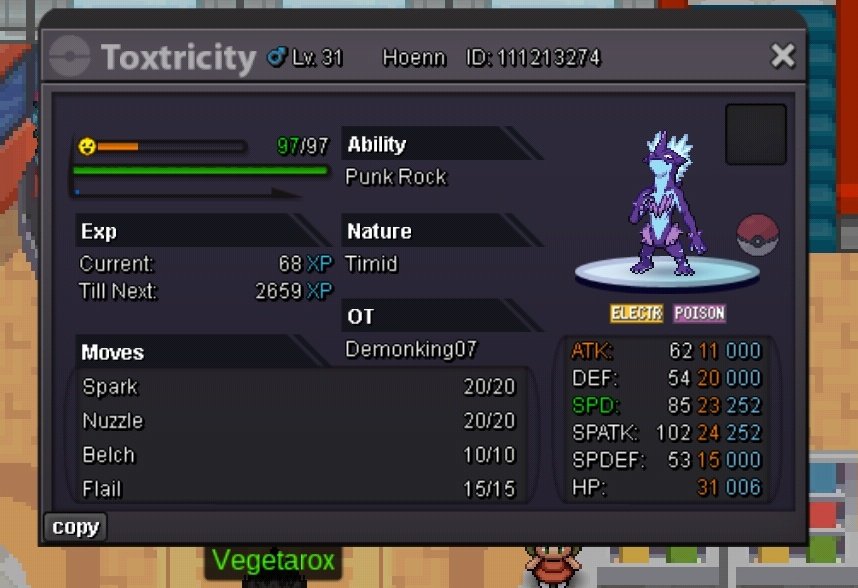Screen dimensions: 858x588
Task: Choose the Belch move row
Action: pos(298,455)
